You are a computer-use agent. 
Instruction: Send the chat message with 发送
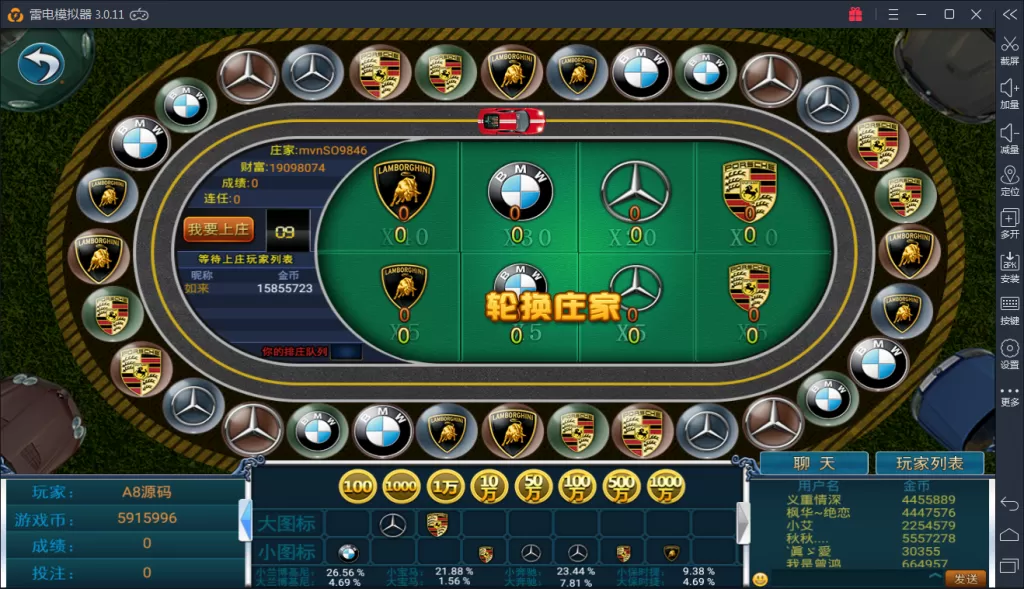(966, 579)
